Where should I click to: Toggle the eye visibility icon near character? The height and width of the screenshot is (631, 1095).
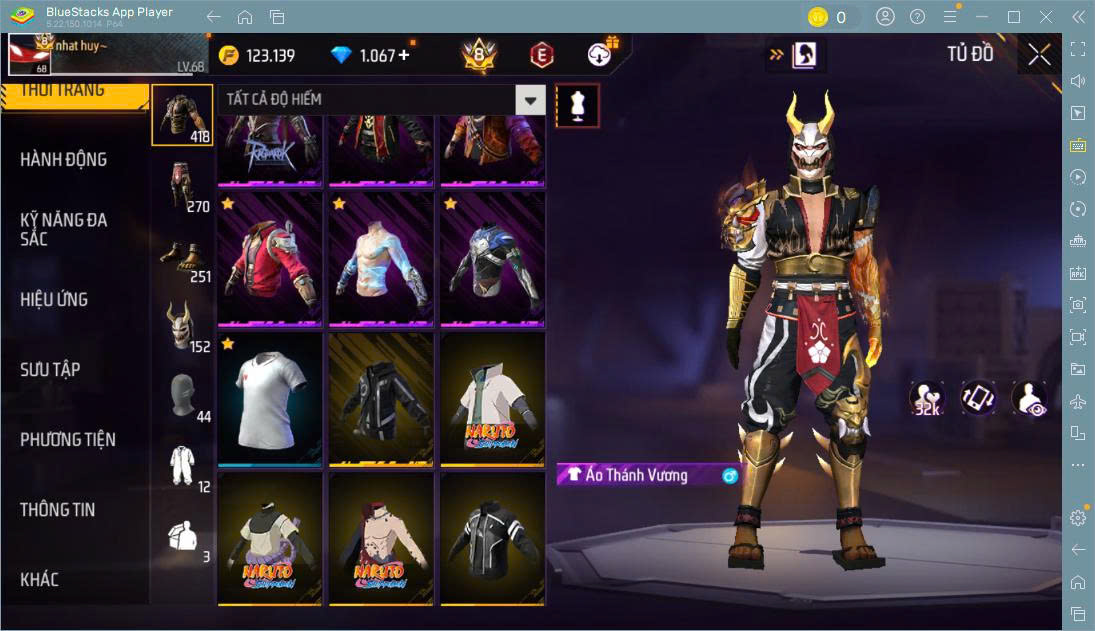coord(1029,398)
